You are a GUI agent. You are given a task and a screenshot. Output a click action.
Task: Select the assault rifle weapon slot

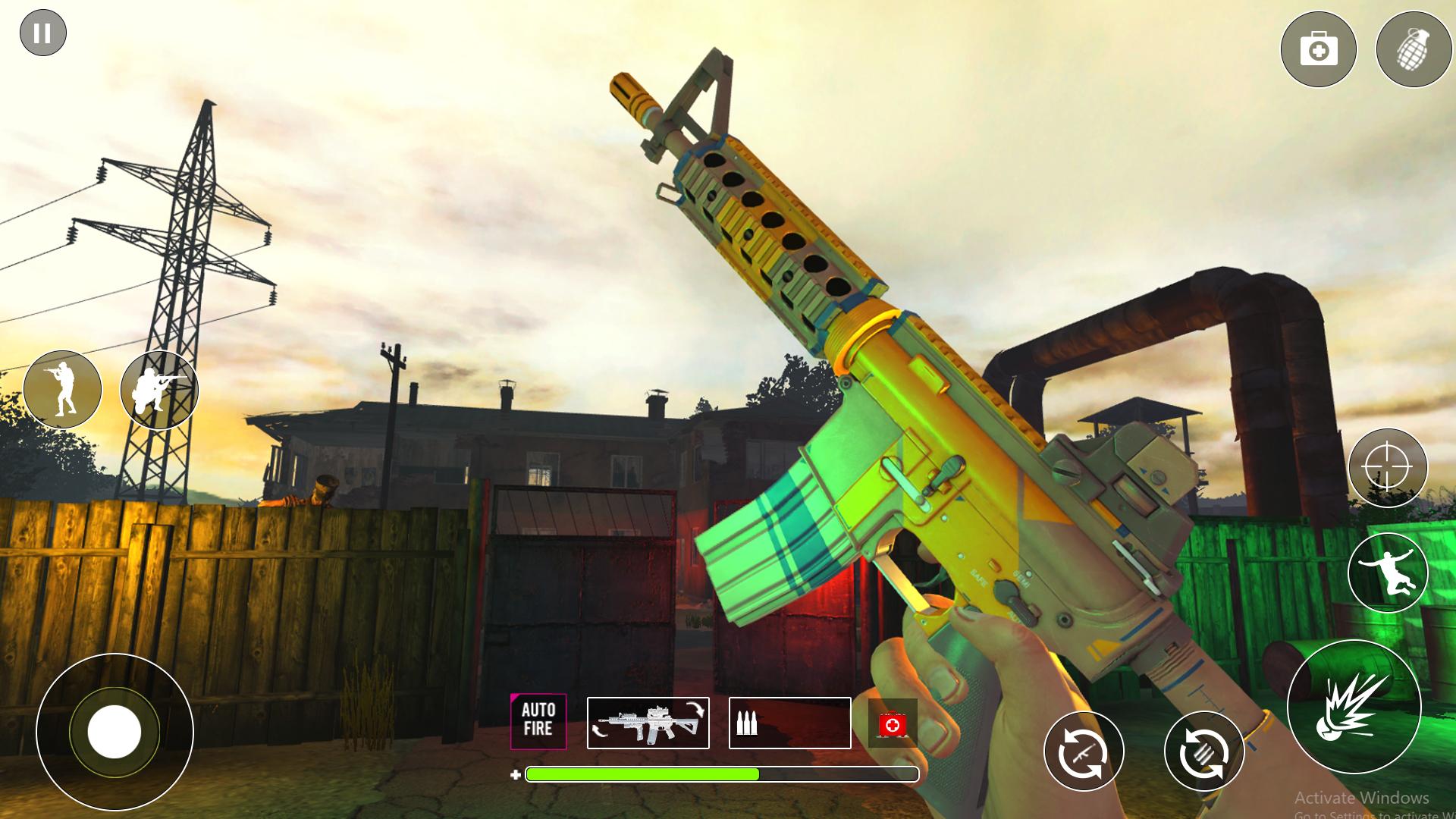tap(648, 723)
